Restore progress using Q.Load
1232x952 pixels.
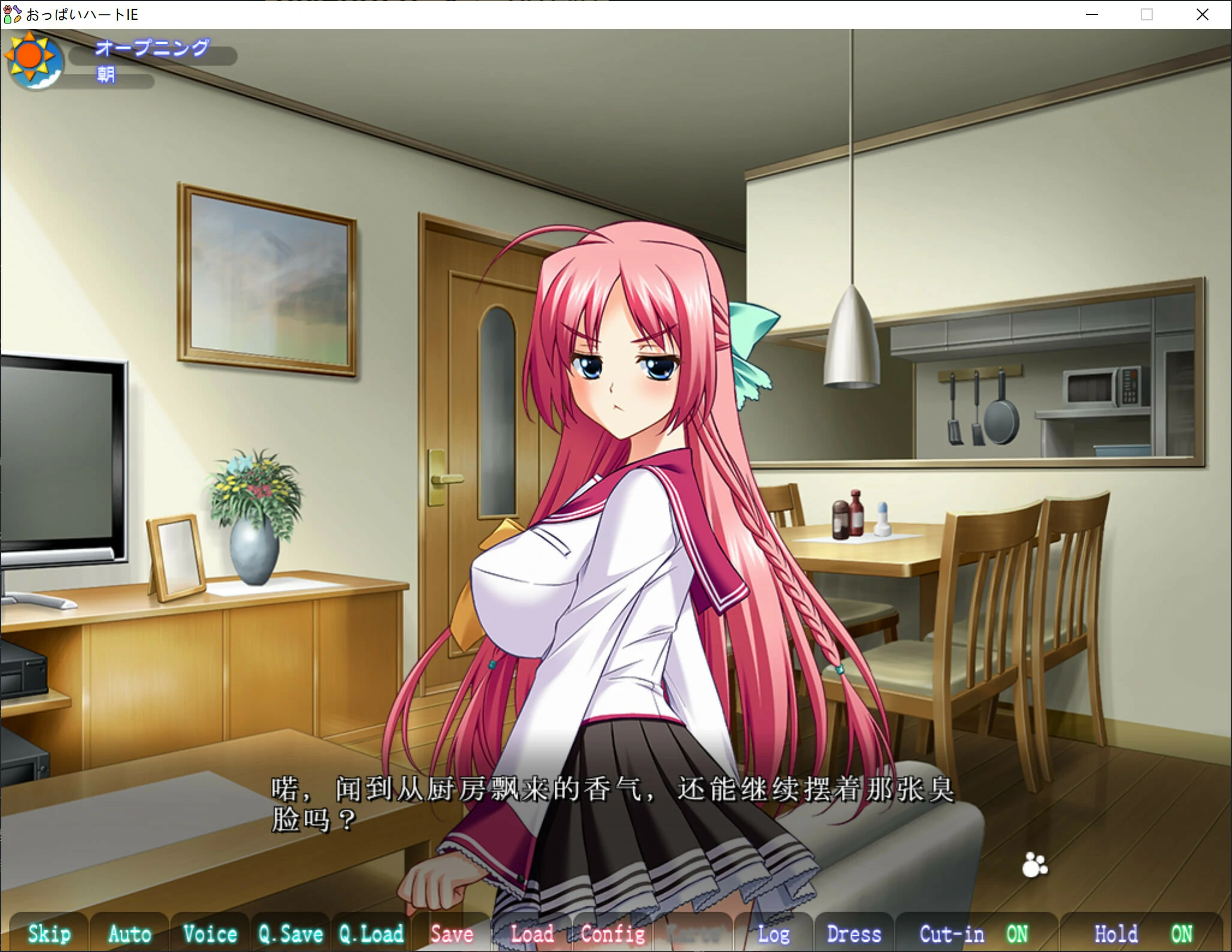click(x=370, y=933)
